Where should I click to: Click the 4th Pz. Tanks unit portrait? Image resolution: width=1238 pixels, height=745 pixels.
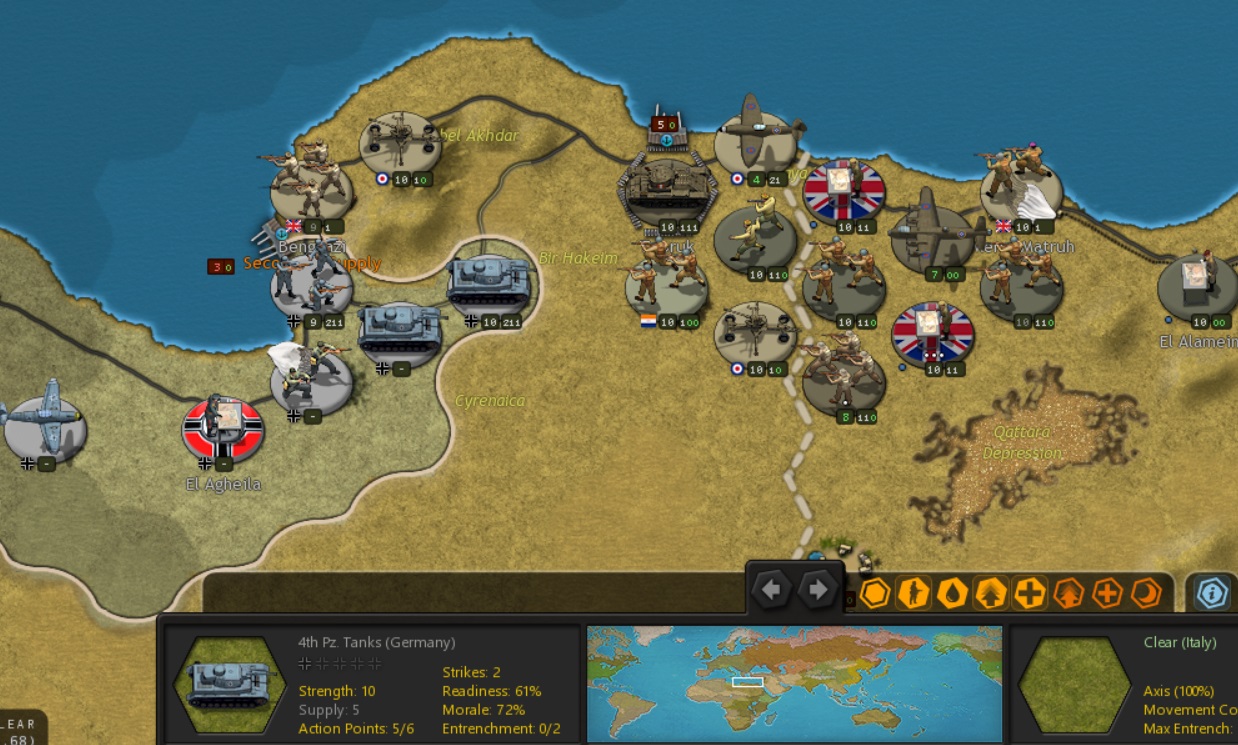pyautogui.click(x=230, y=685)
